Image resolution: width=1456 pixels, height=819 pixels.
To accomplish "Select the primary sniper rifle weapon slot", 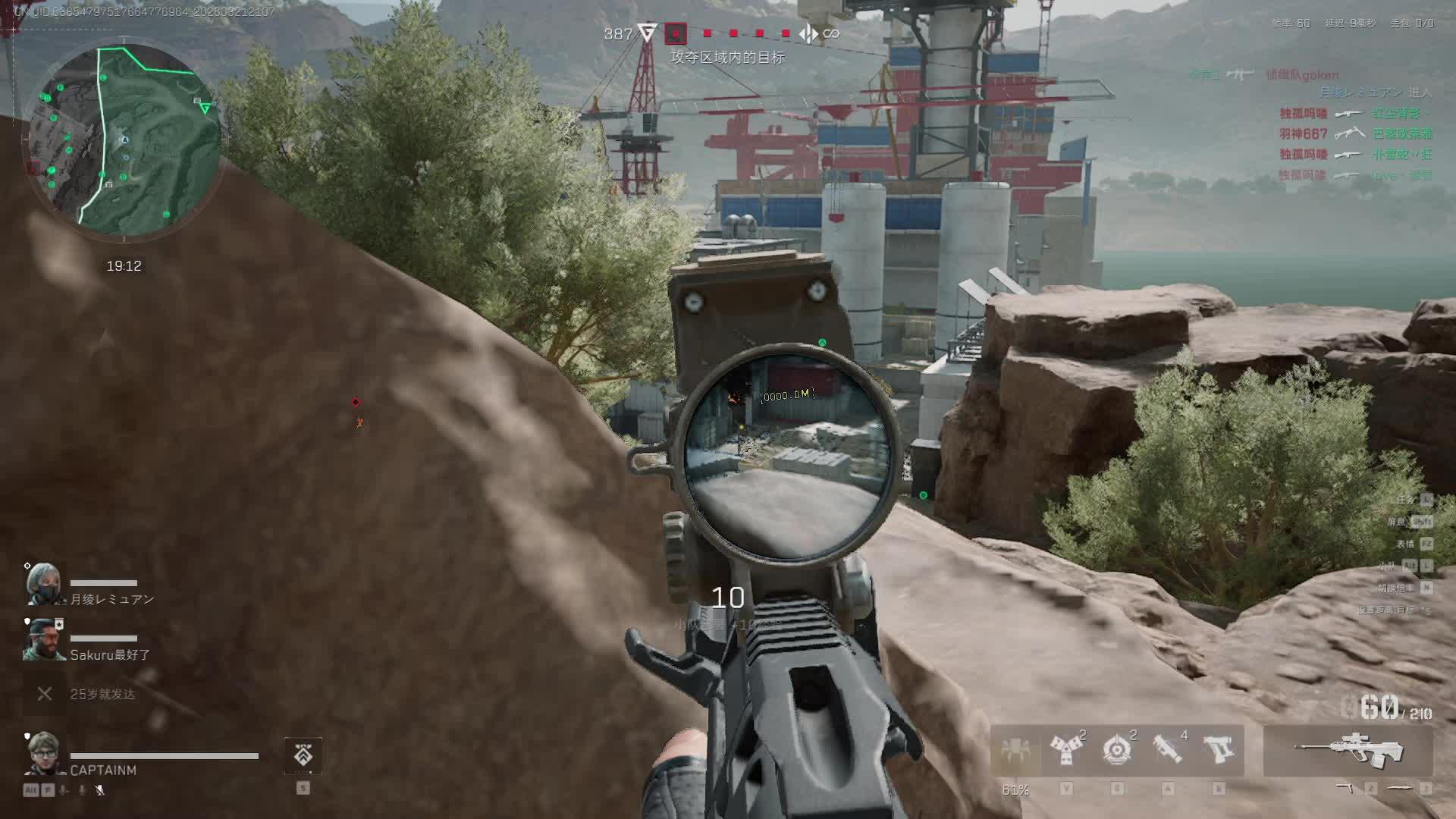I will [1348, 750].
